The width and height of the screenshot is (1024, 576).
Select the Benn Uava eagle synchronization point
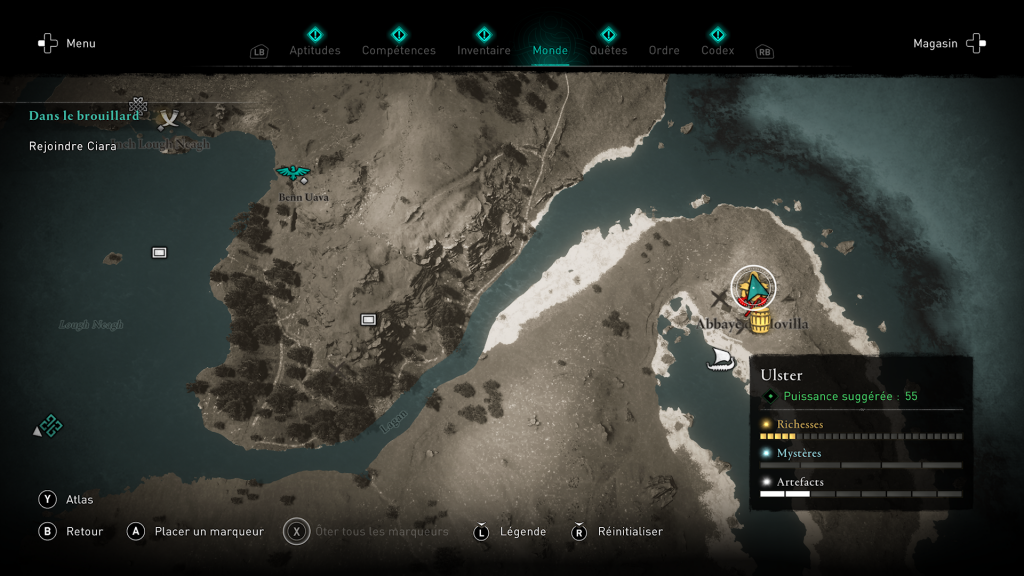click(x=293, y=175)
